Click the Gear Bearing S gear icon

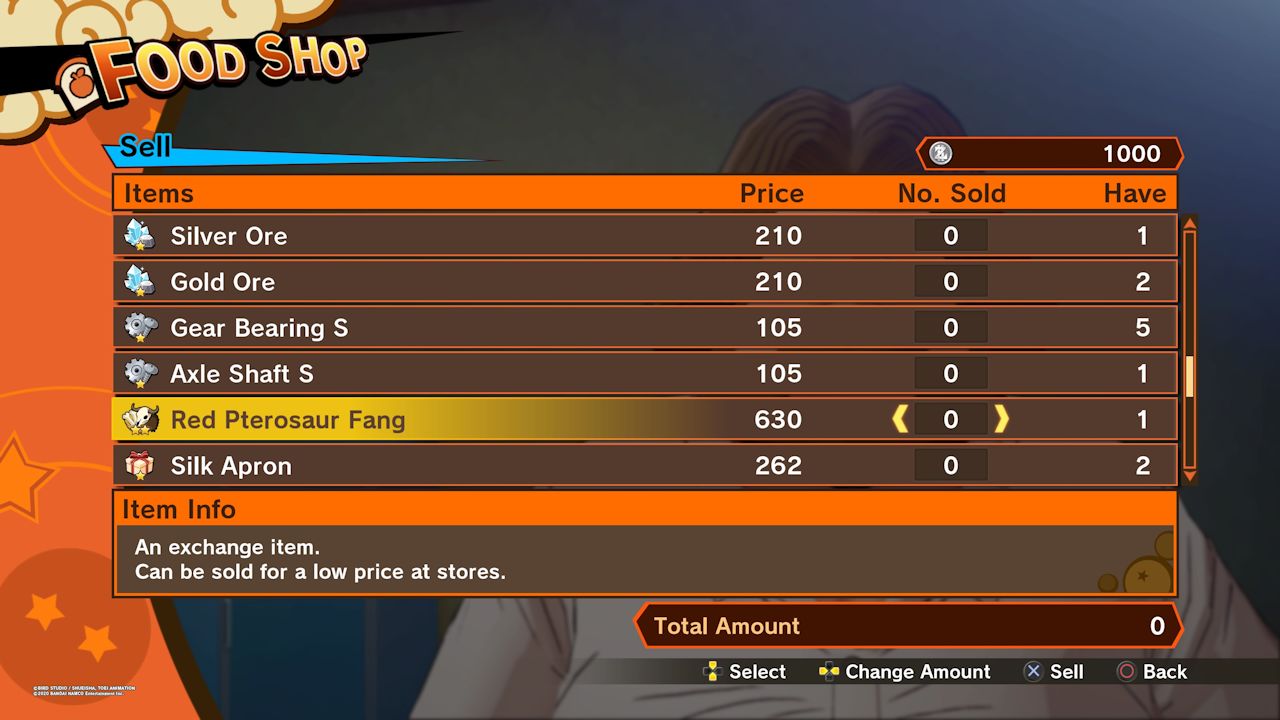click(140, 327)
